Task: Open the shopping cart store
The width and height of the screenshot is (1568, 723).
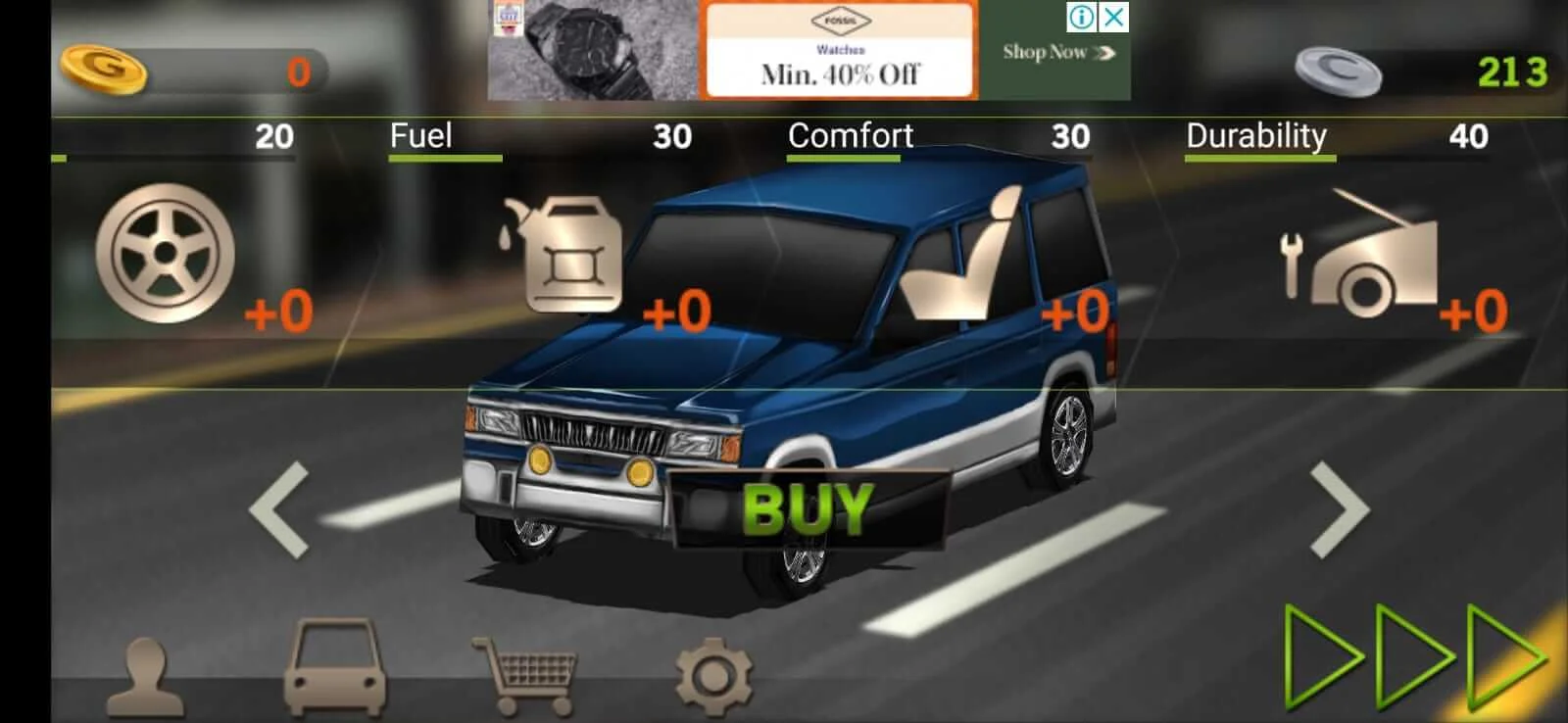Action: point(526,674)
